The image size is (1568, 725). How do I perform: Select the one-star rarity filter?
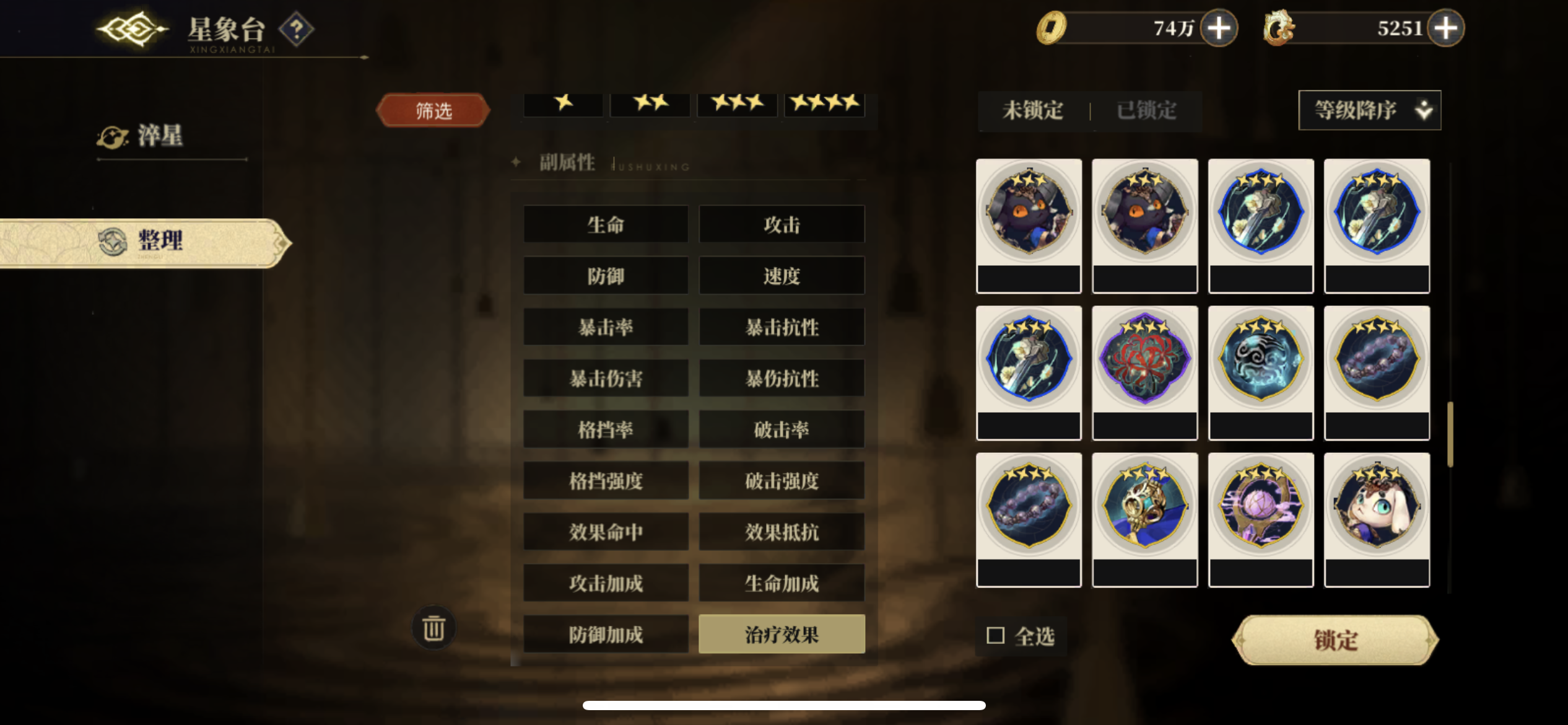click(562, 104)
